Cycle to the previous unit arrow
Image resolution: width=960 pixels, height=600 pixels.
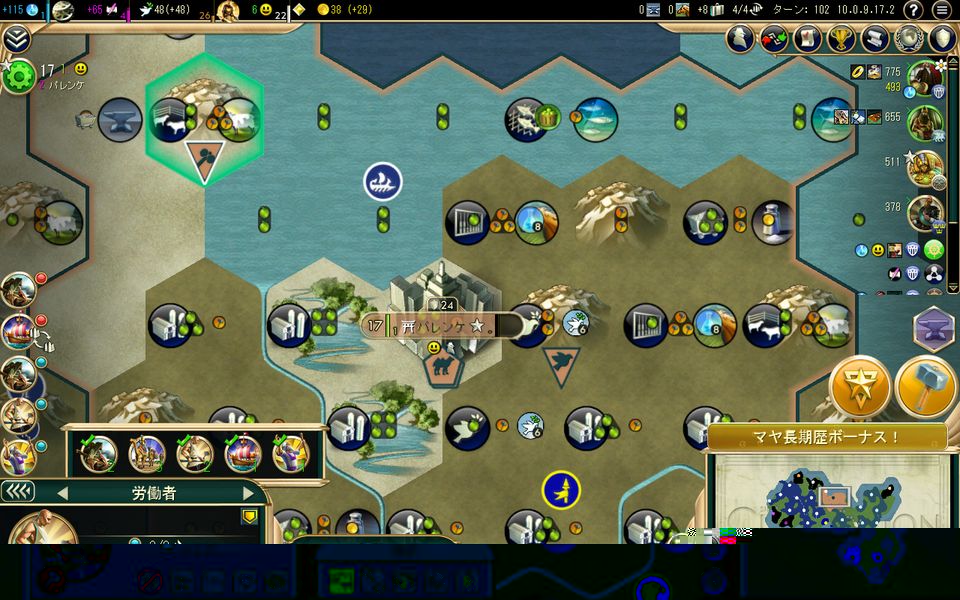click(x=62, y=493)
